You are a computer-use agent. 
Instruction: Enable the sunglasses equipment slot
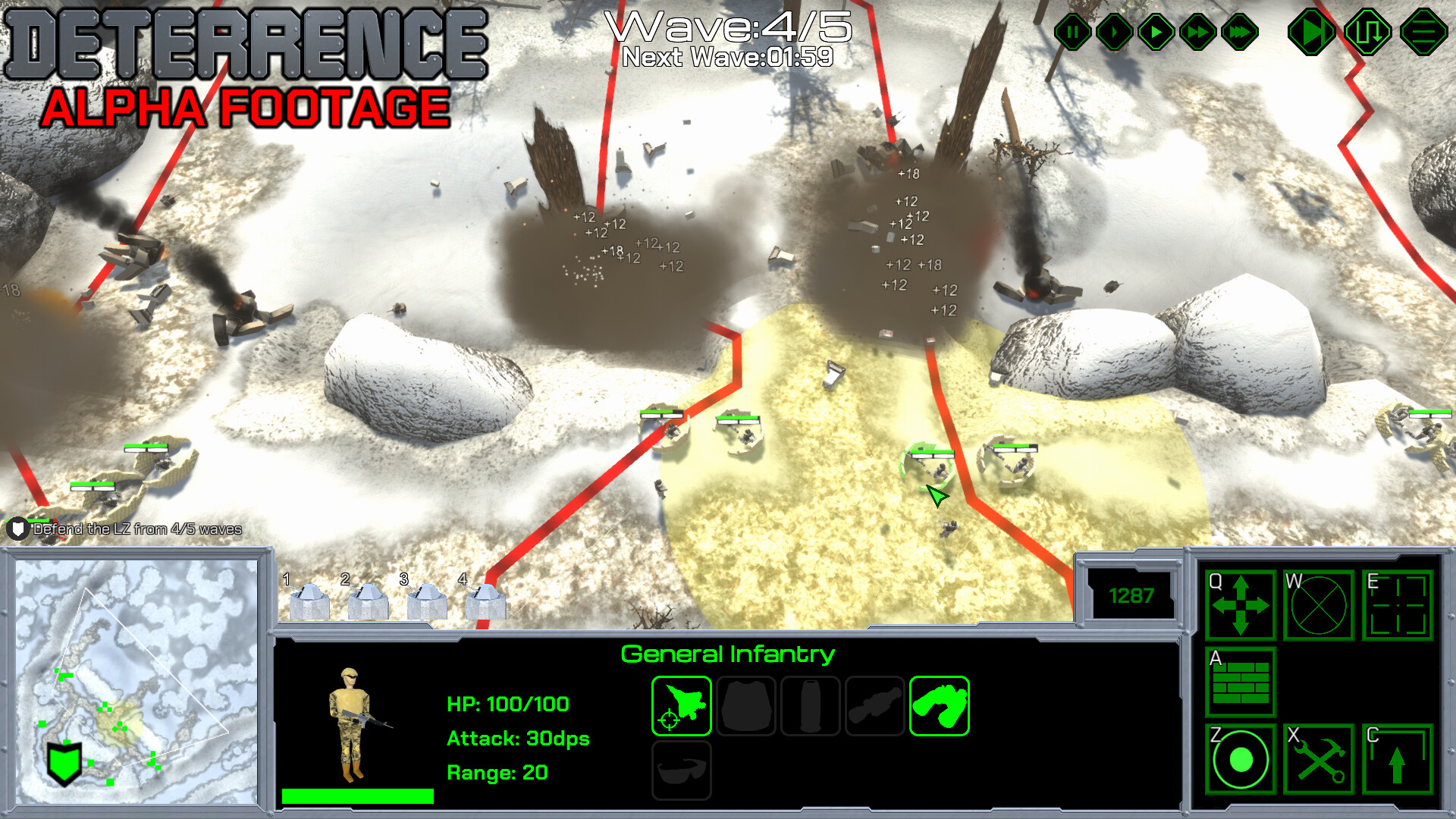(680, 770)
